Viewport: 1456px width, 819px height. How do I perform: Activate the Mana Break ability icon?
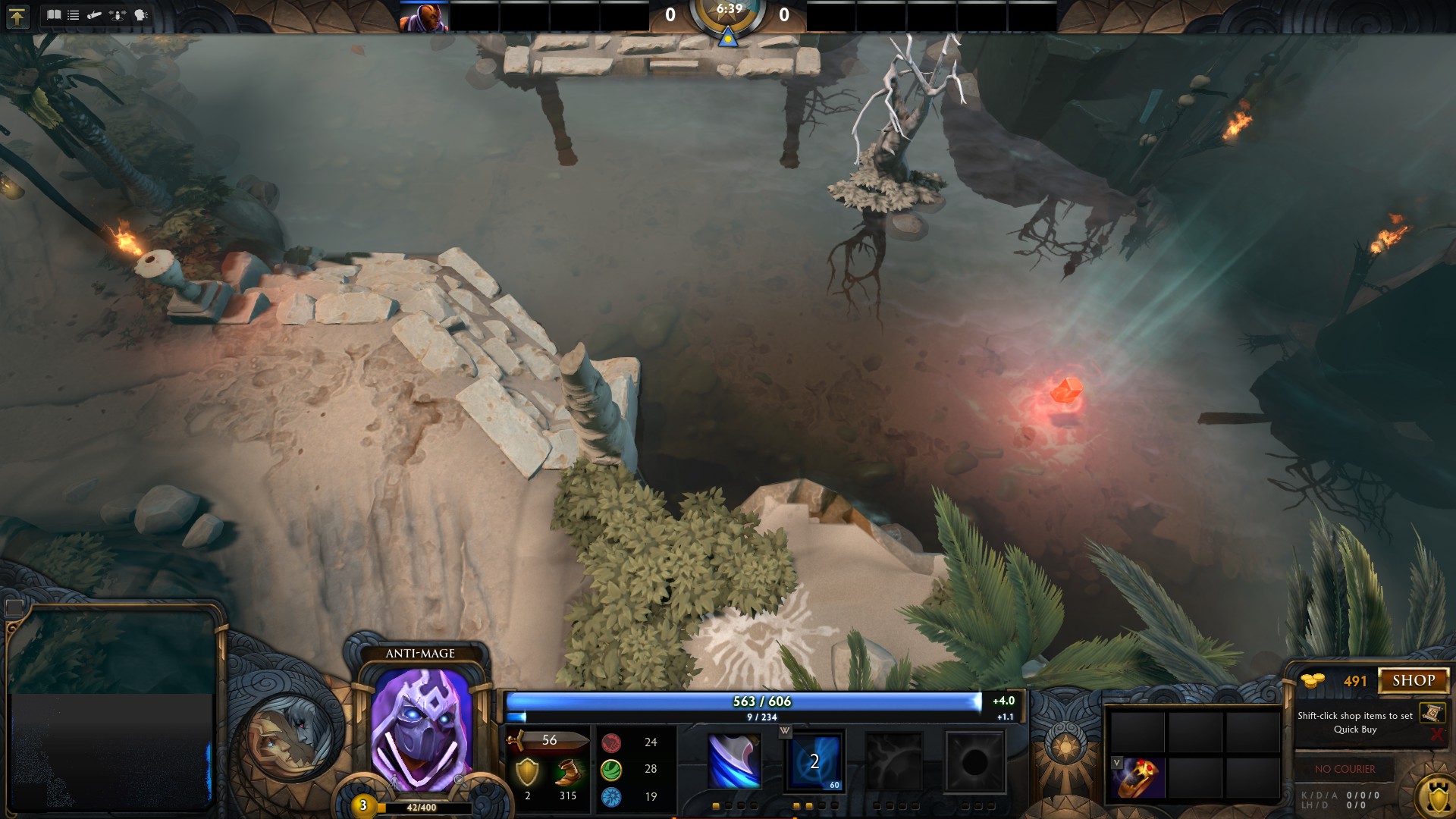pos(734,761)
